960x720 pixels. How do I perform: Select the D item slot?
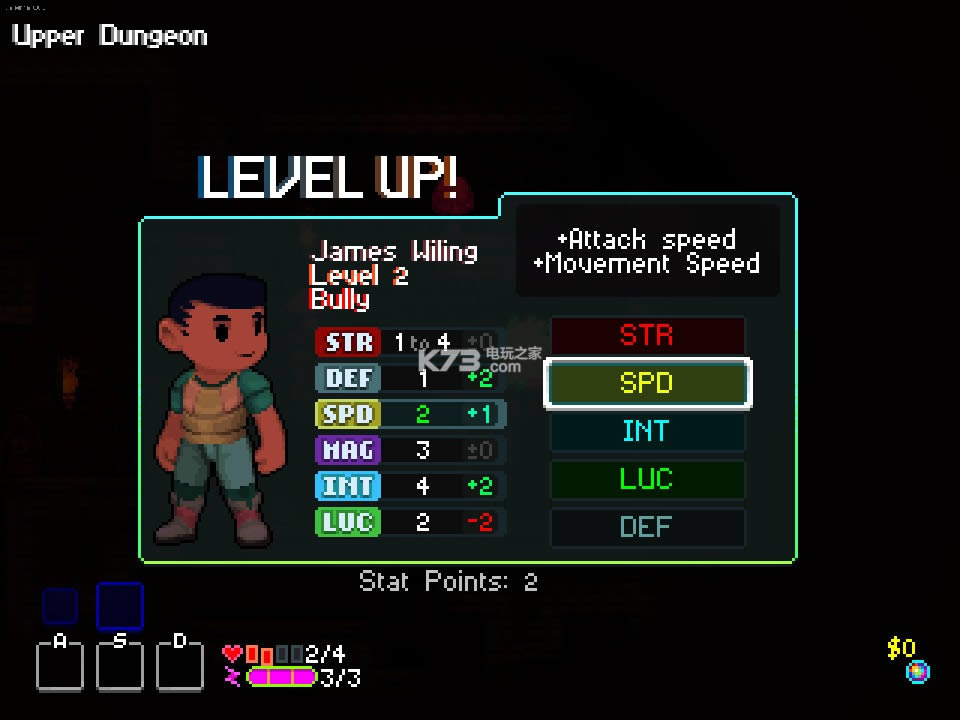pos(180,663)
